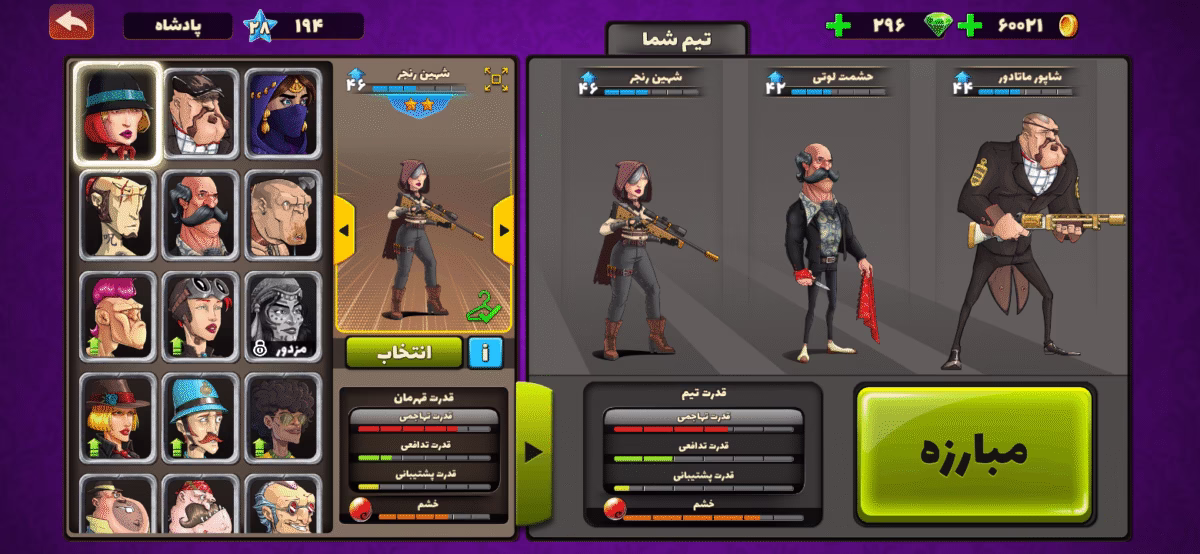The width and height of the screenshot is (1200, 554).
Task: Expand the hero preview with the corner icon
Action: point(496,79)
